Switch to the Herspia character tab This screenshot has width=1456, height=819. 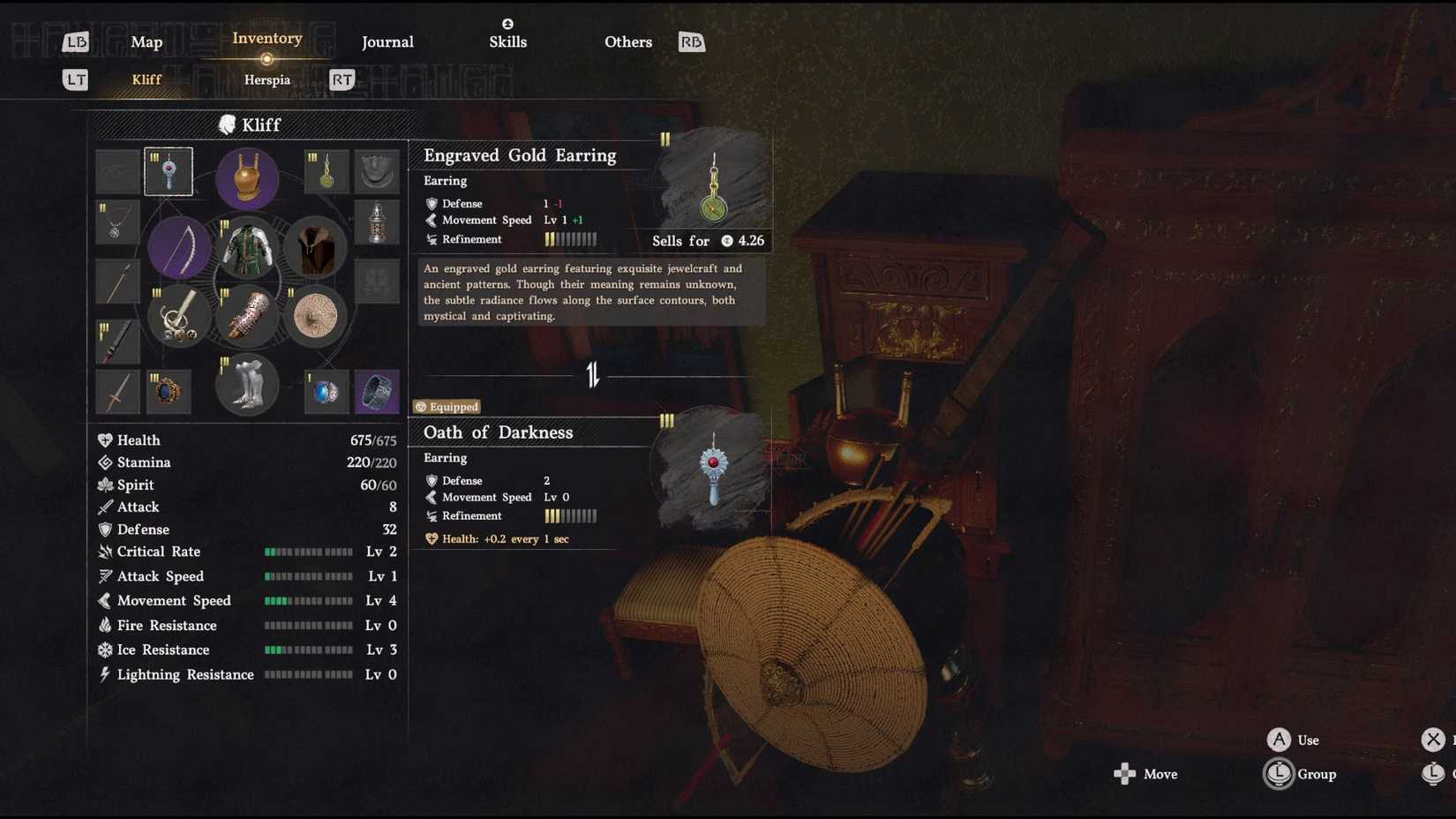[266, 79]
